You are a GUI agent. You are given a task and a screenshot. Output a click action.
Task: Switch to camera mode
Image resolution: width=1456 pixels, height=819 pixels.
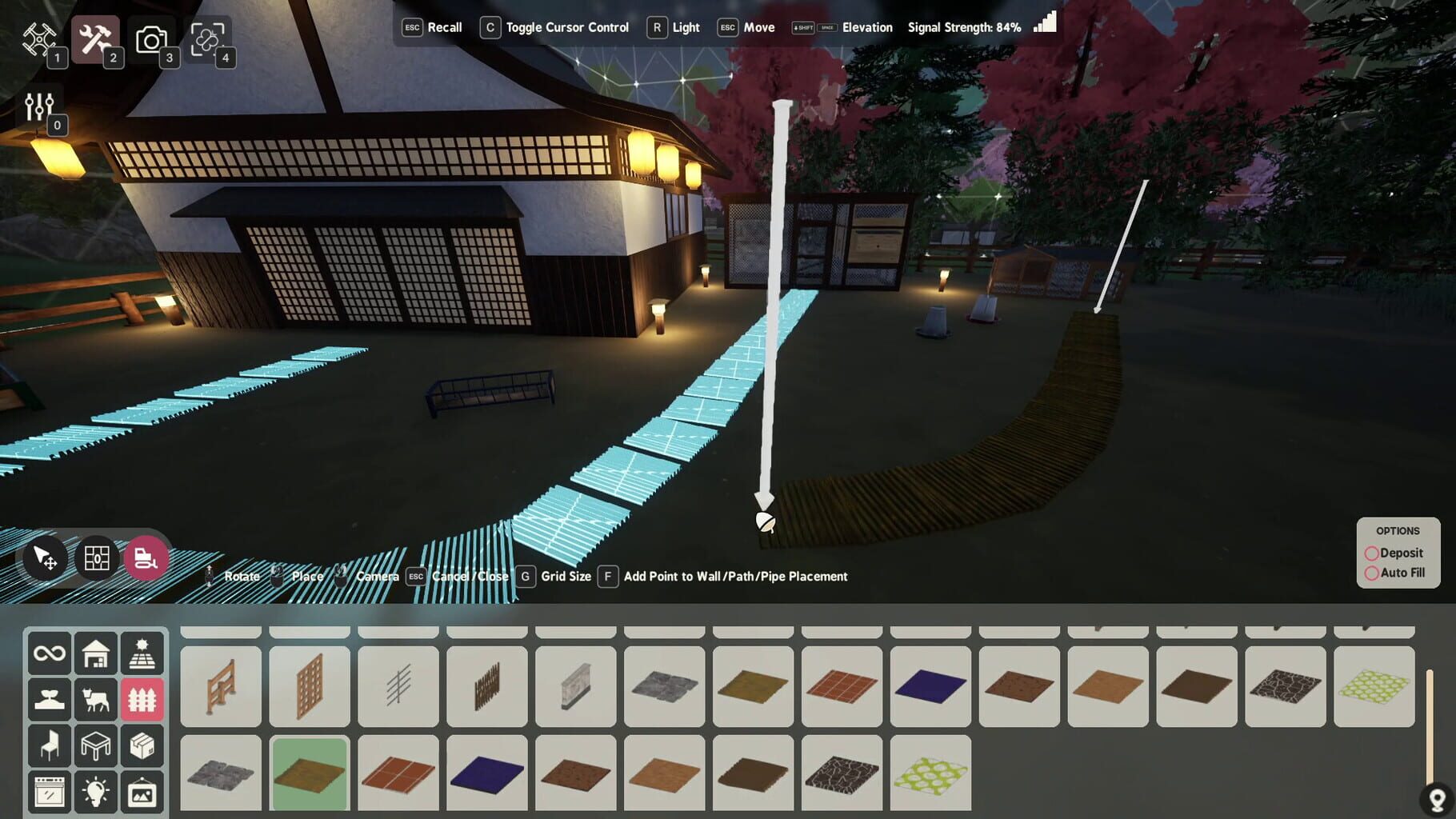coord(152,39)
